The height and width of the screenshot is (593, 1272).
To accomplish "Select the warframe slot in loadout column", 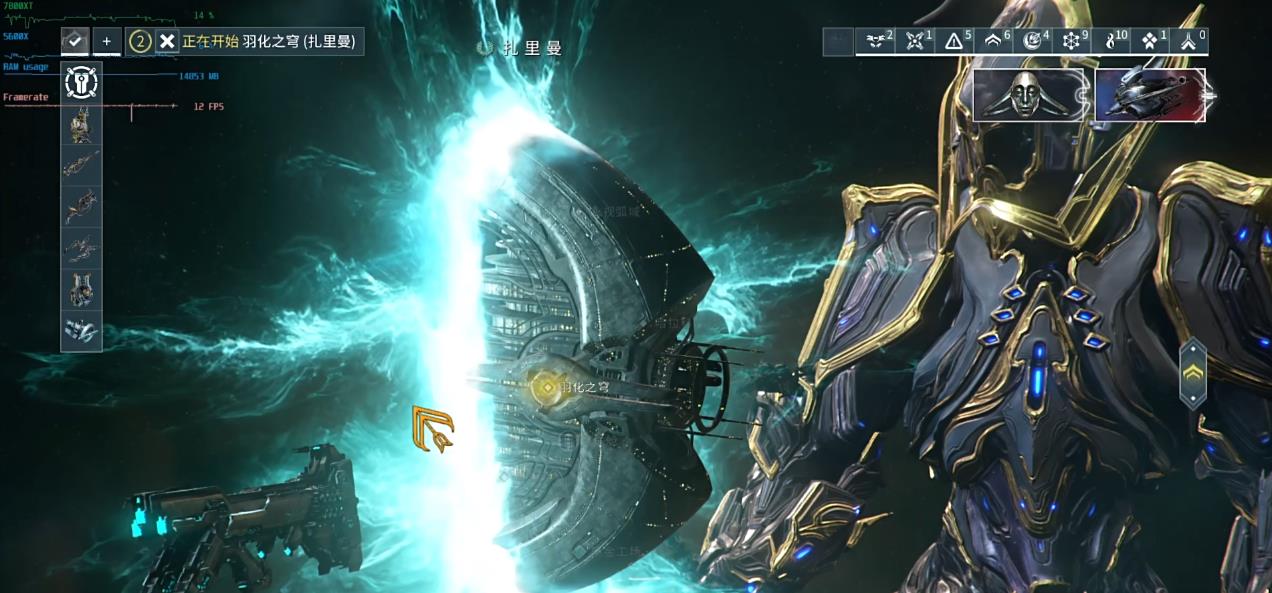I will tap(81, 124).
